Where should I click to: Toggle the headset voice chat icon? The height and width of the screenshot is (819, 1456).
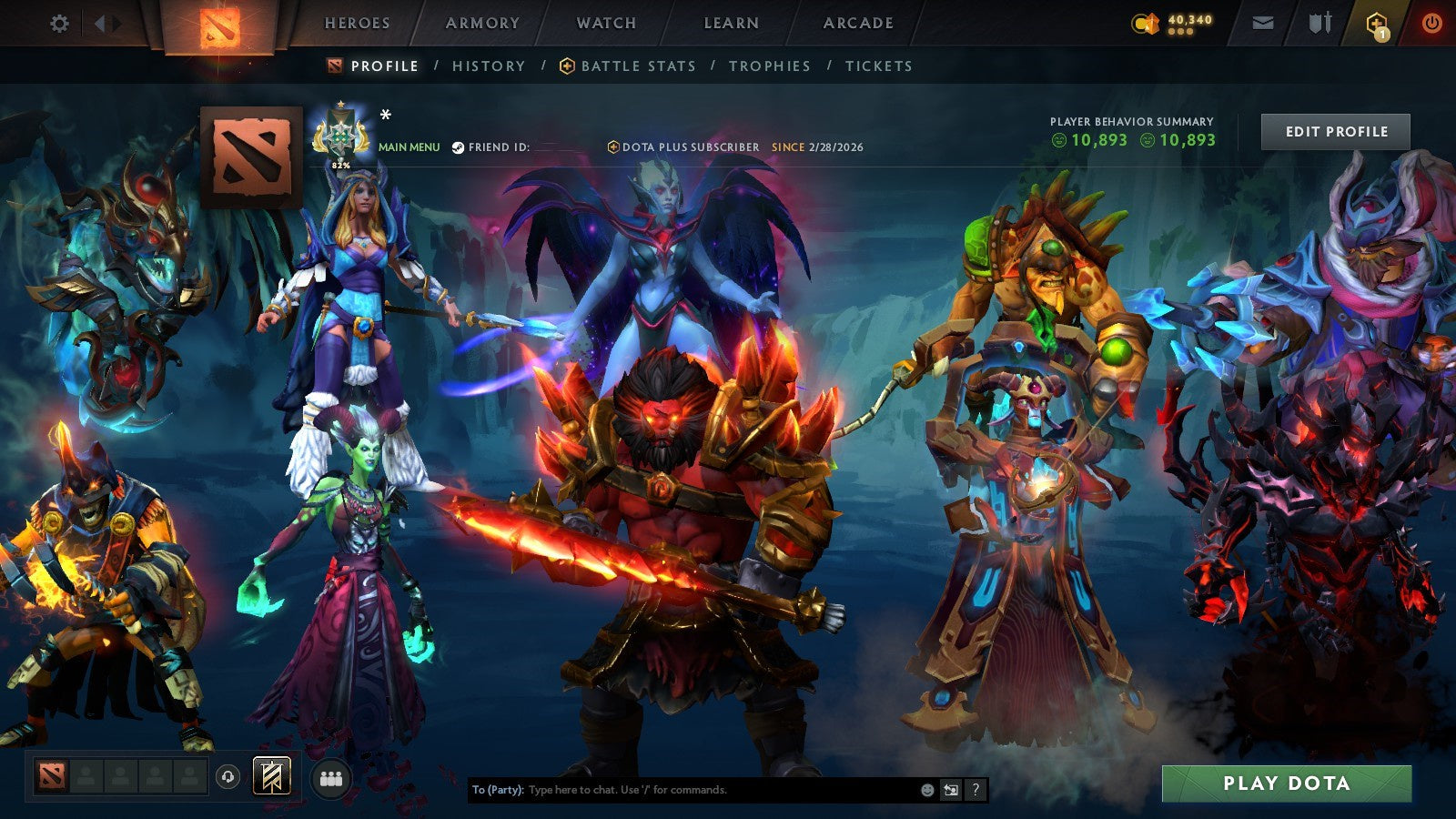(227, 778)
